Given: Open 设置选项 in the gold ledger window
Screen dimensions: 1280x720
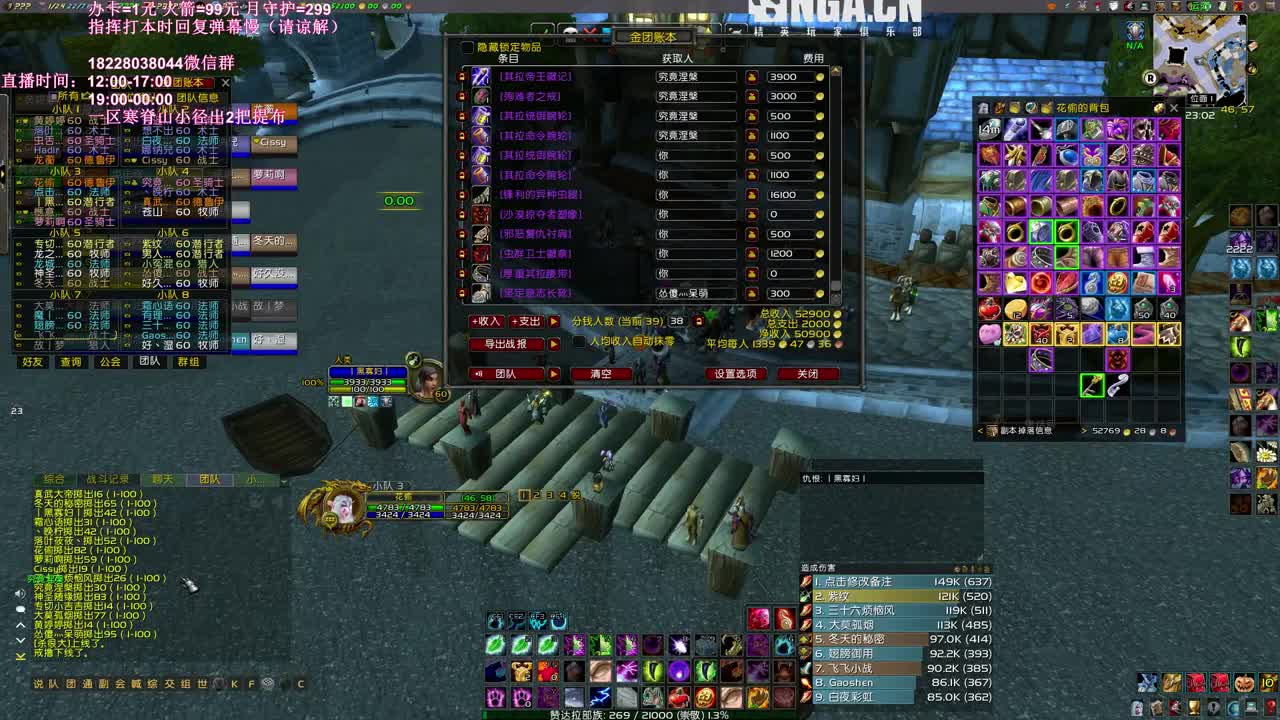Looking at the screenshot, I should (x=737, y=372).
